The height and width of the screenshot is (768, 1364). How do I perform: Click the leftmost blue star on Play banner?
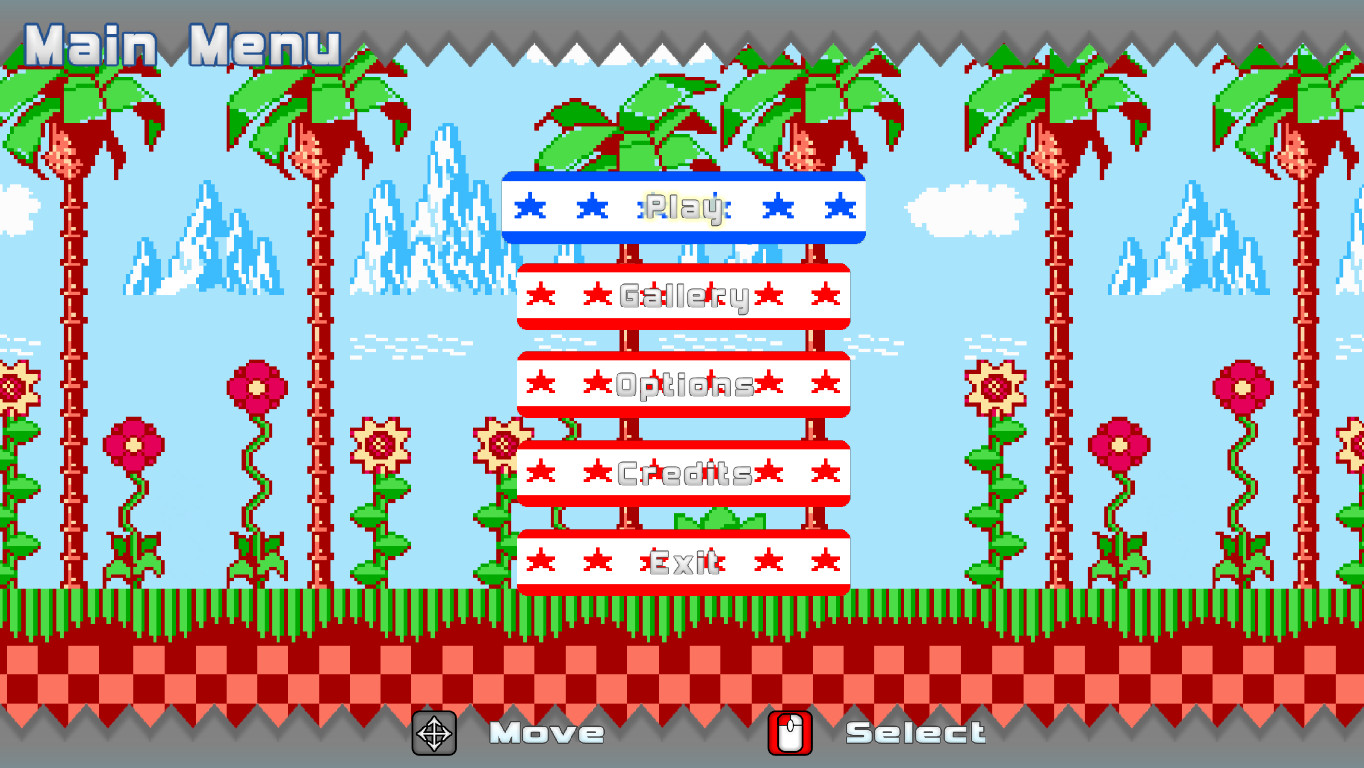532,205
